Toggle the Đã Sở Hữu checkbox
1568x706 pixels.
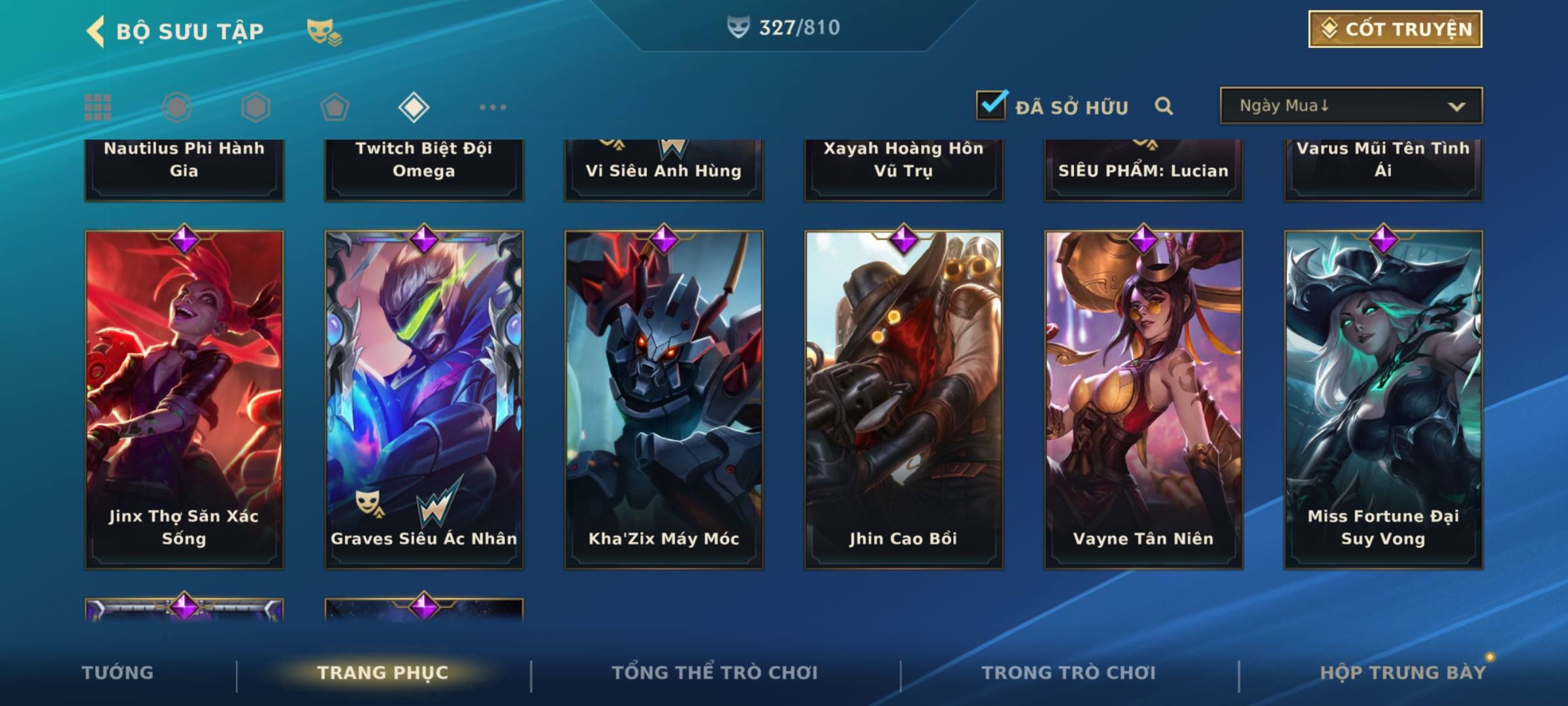[991, 105]
